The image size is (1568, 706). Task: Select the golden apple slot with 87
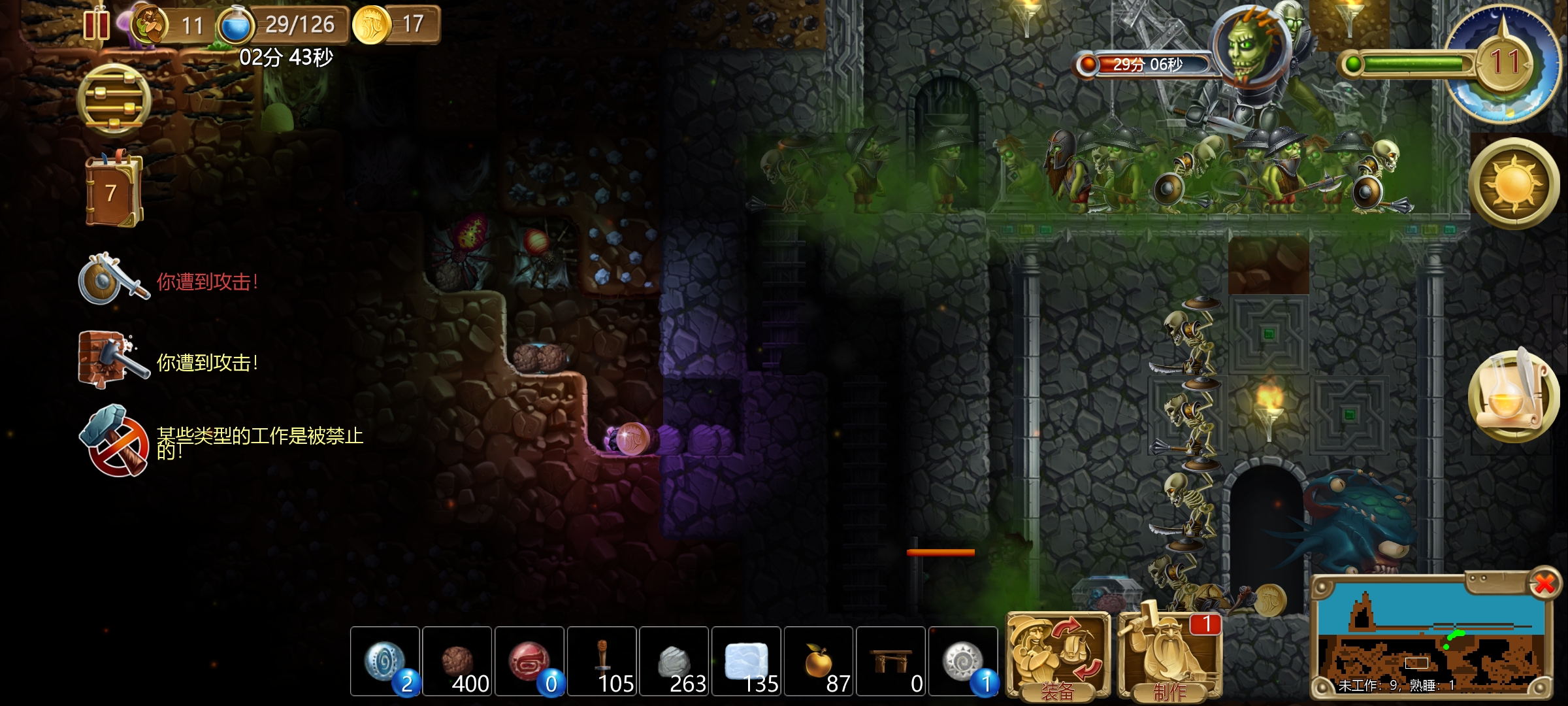pyautogui.click(x=819, y=661)
